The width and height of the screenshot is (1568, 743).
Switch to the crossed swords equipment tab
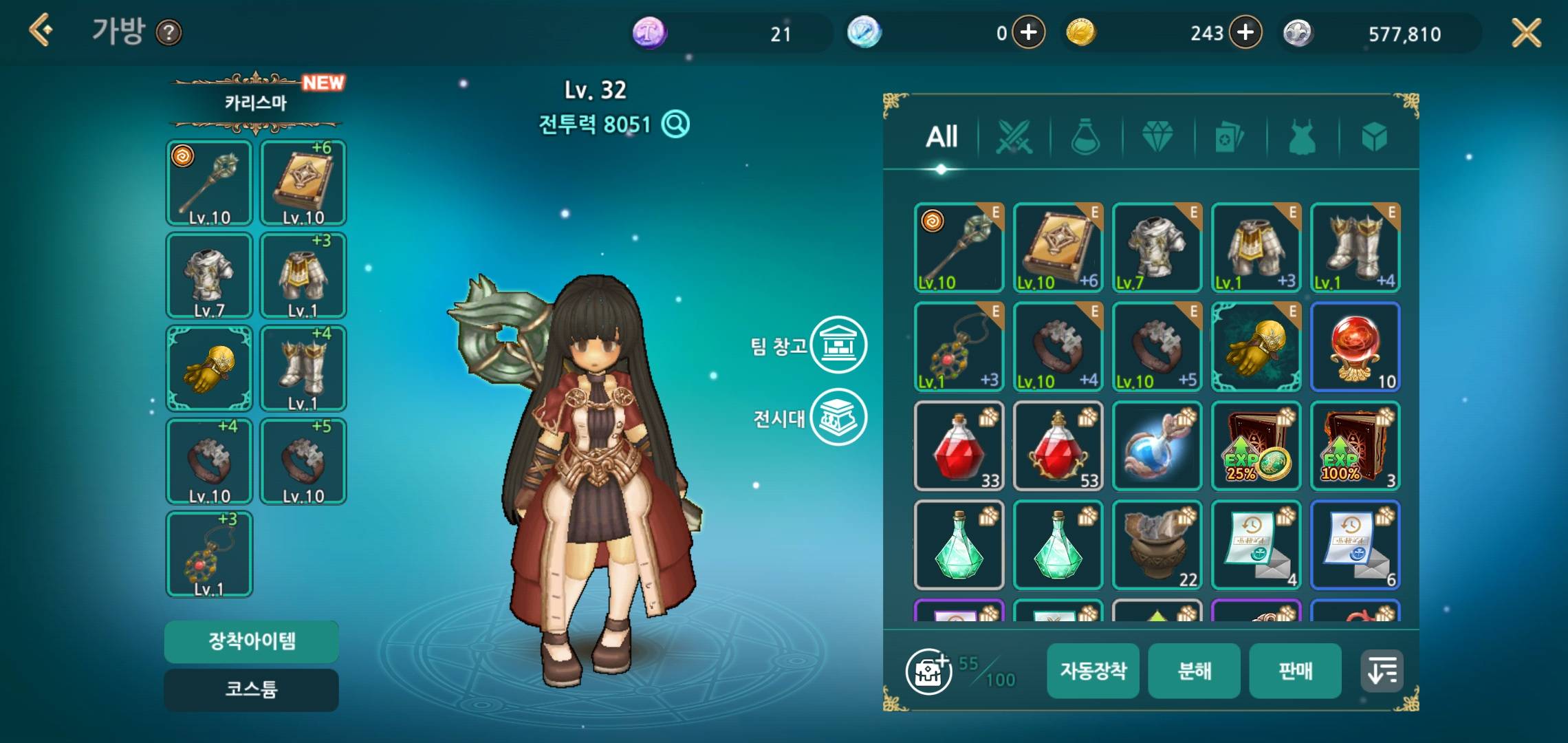(x=1014, y=137)
